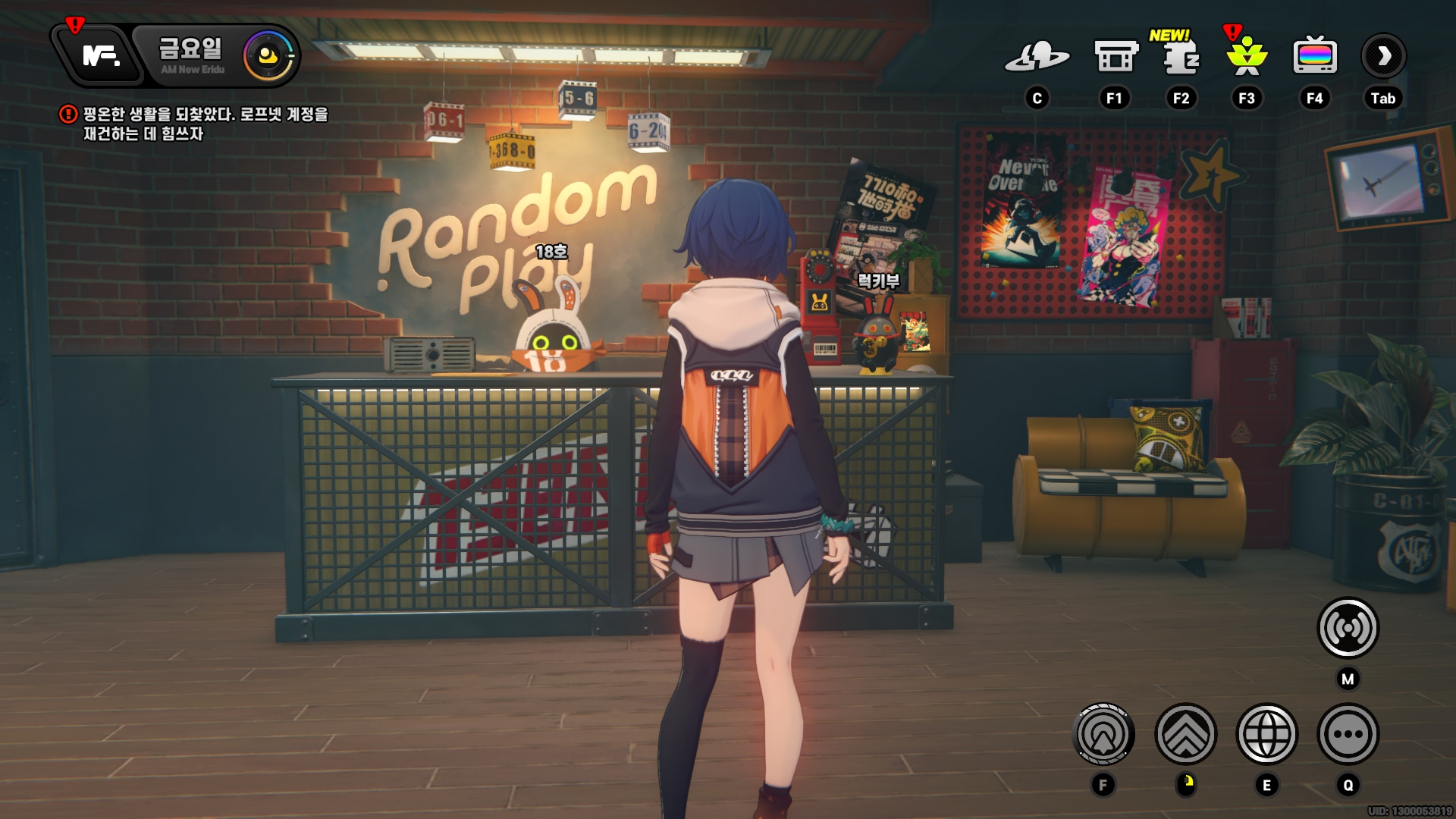
Task: Open the signal broadcast map button
Action: pyautogui.click(x=1348, y=628)
